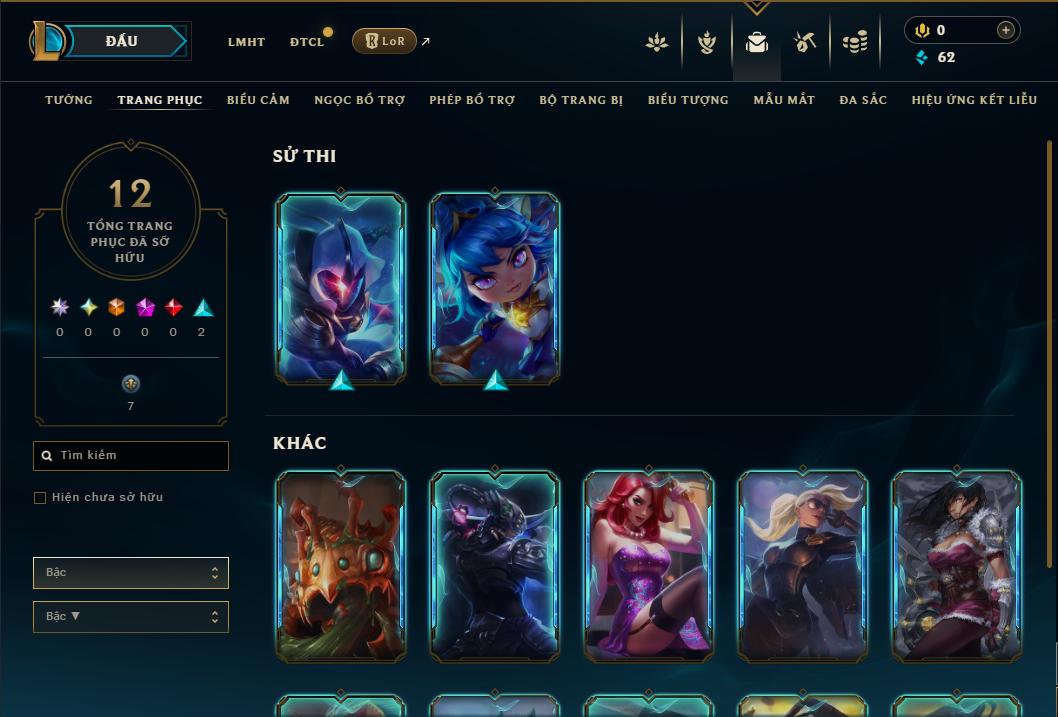This screenshot has width=1058, height=717.
Task: Toggle the Hiện chưa sở hữu checkbox
Action: (40, 498)
